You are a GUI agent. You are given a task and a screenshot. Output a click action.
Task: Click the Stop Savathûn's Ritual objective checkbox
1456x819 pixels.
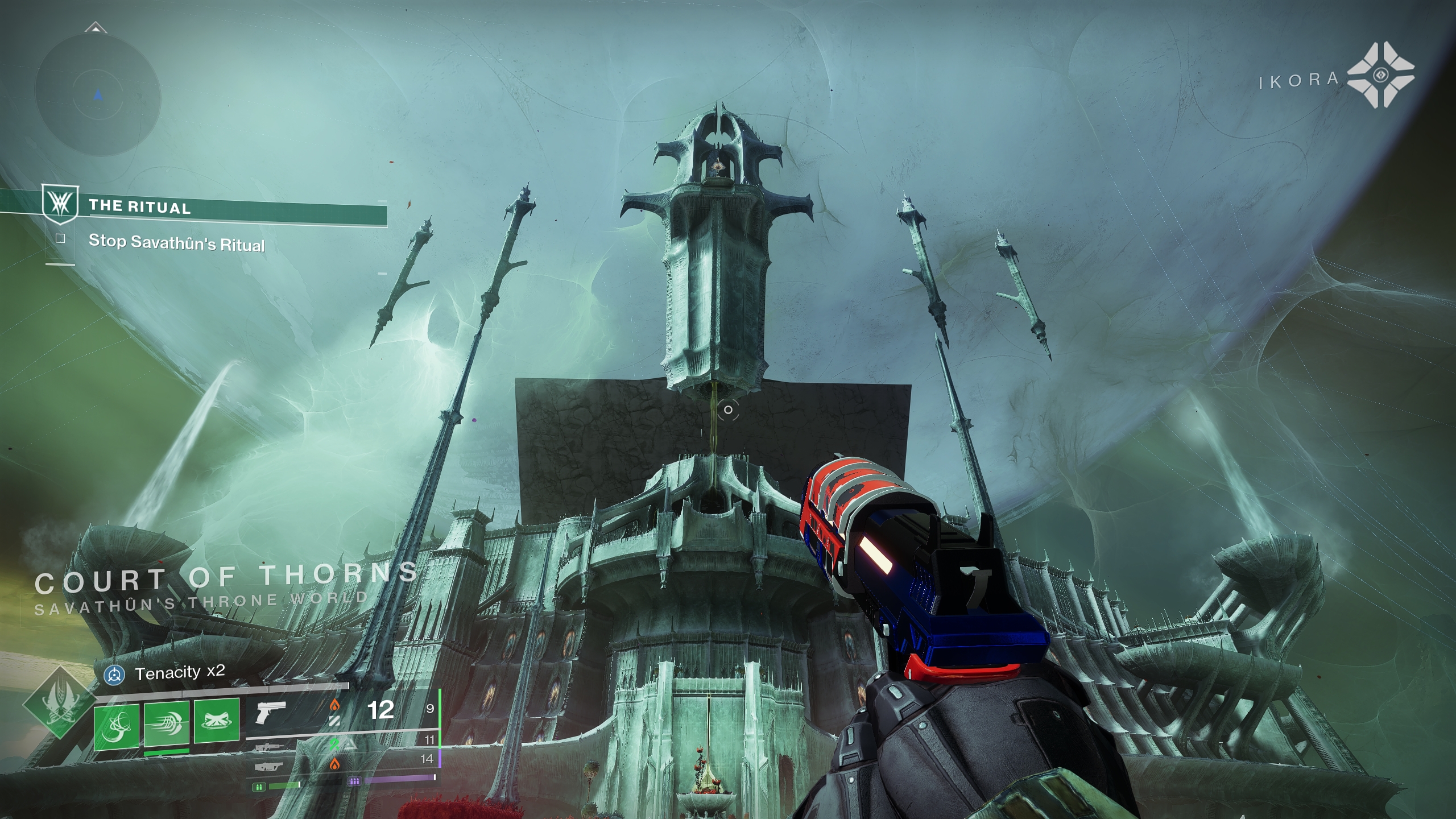[60, 239]
